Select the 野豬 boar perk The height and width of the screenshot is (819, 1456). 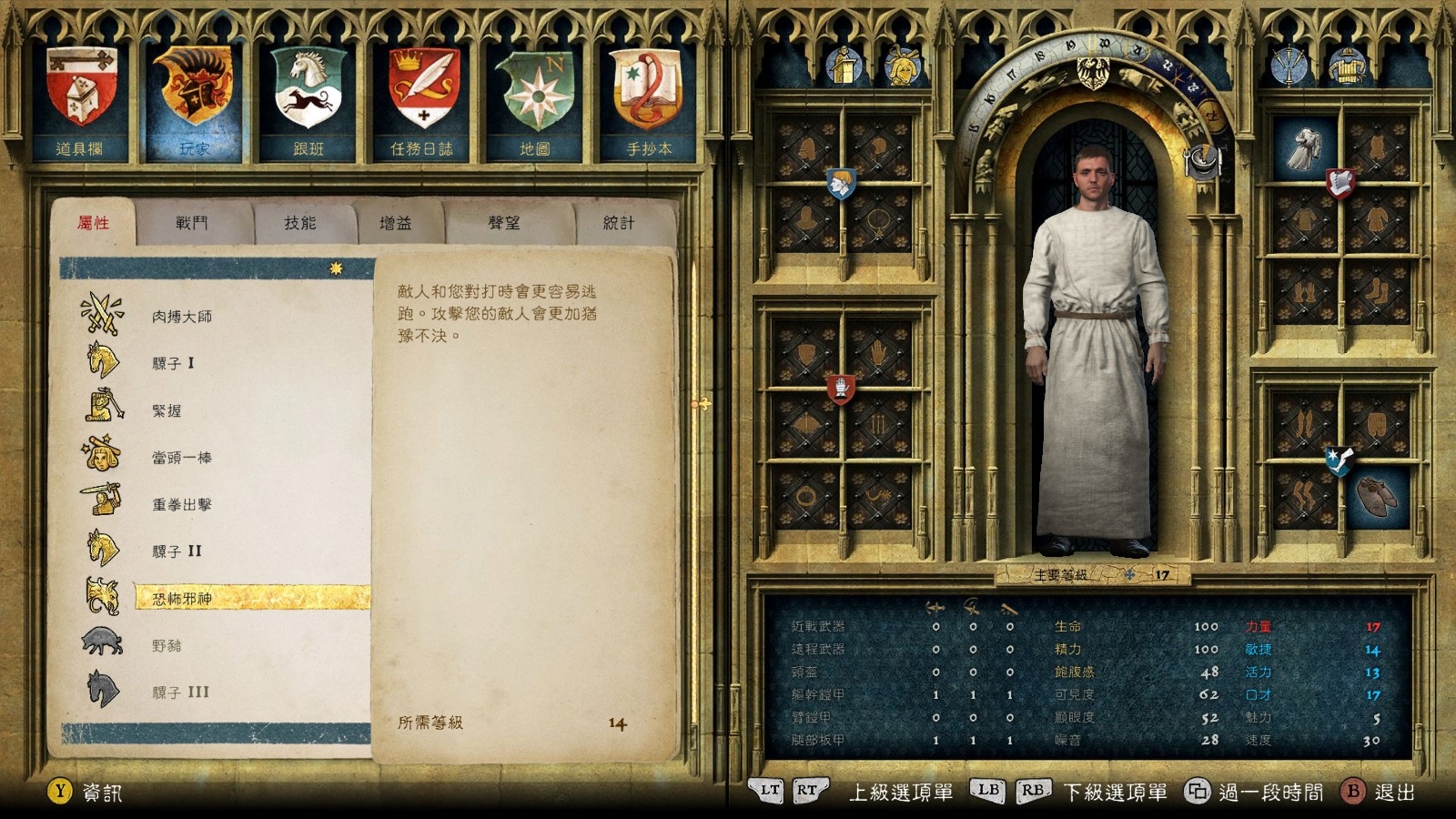pos(167,645)
